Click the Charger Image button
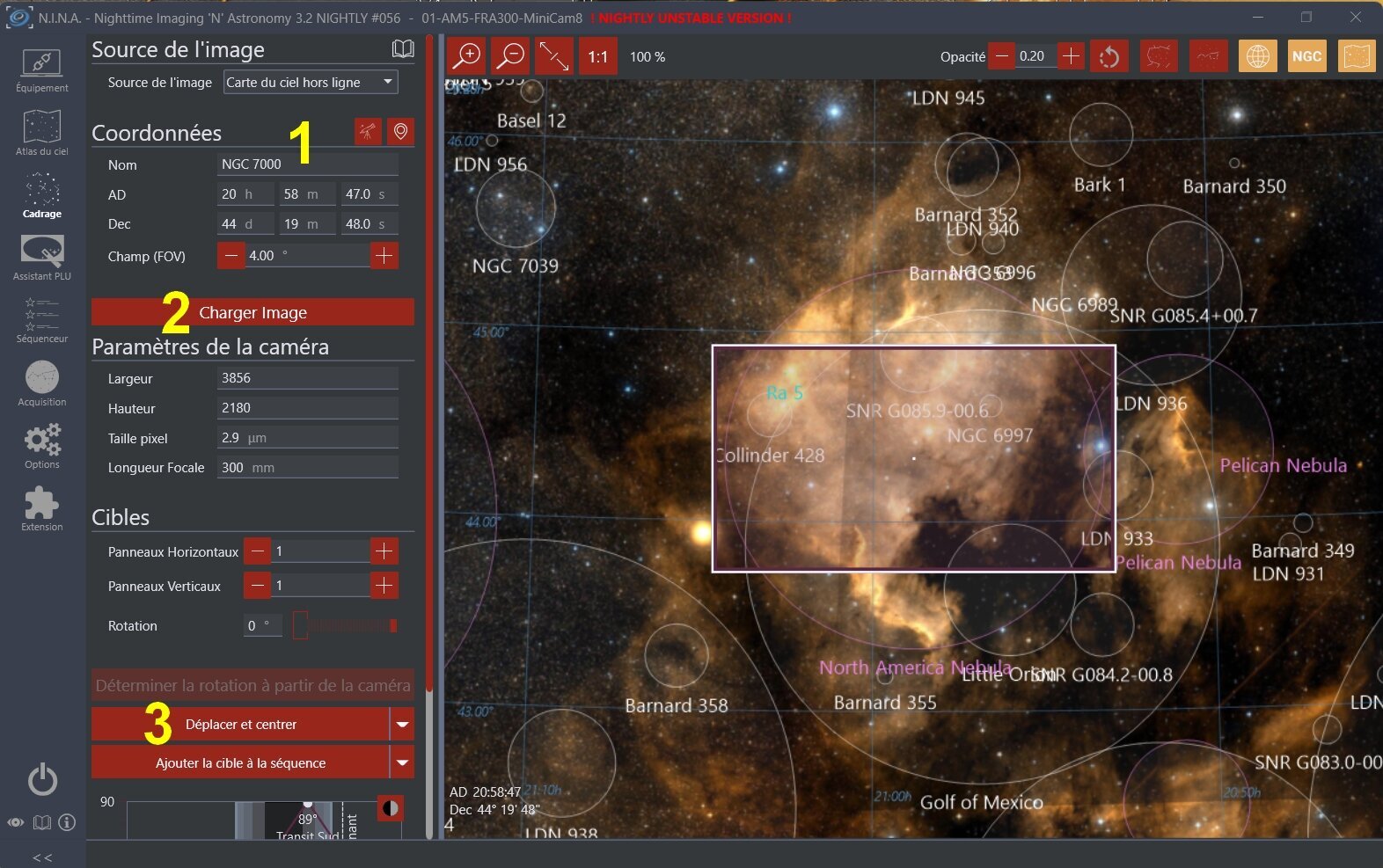The image size is (1383, 868). click(252, 312)
